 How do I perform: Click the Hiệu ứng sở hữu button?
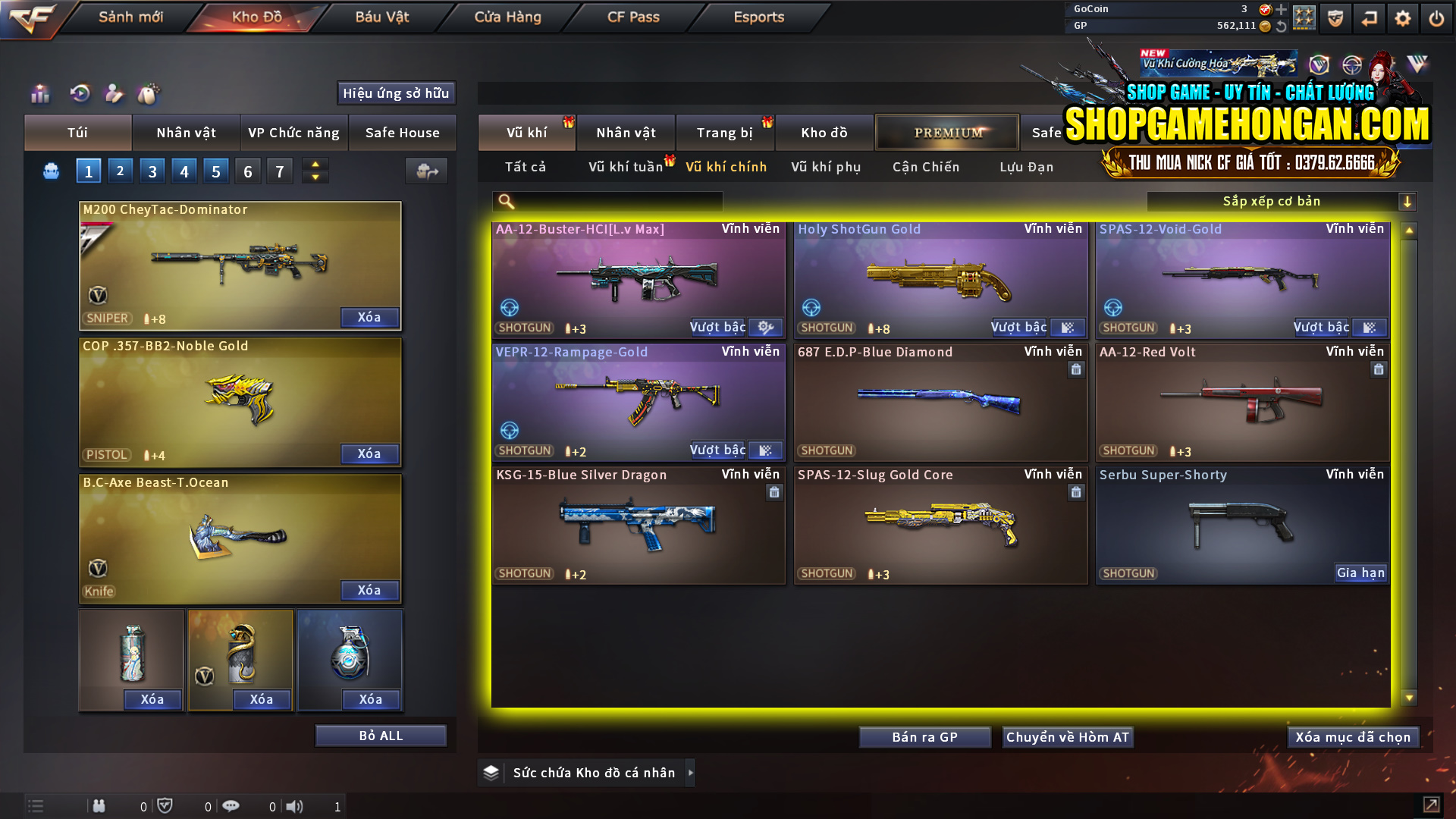396,93
